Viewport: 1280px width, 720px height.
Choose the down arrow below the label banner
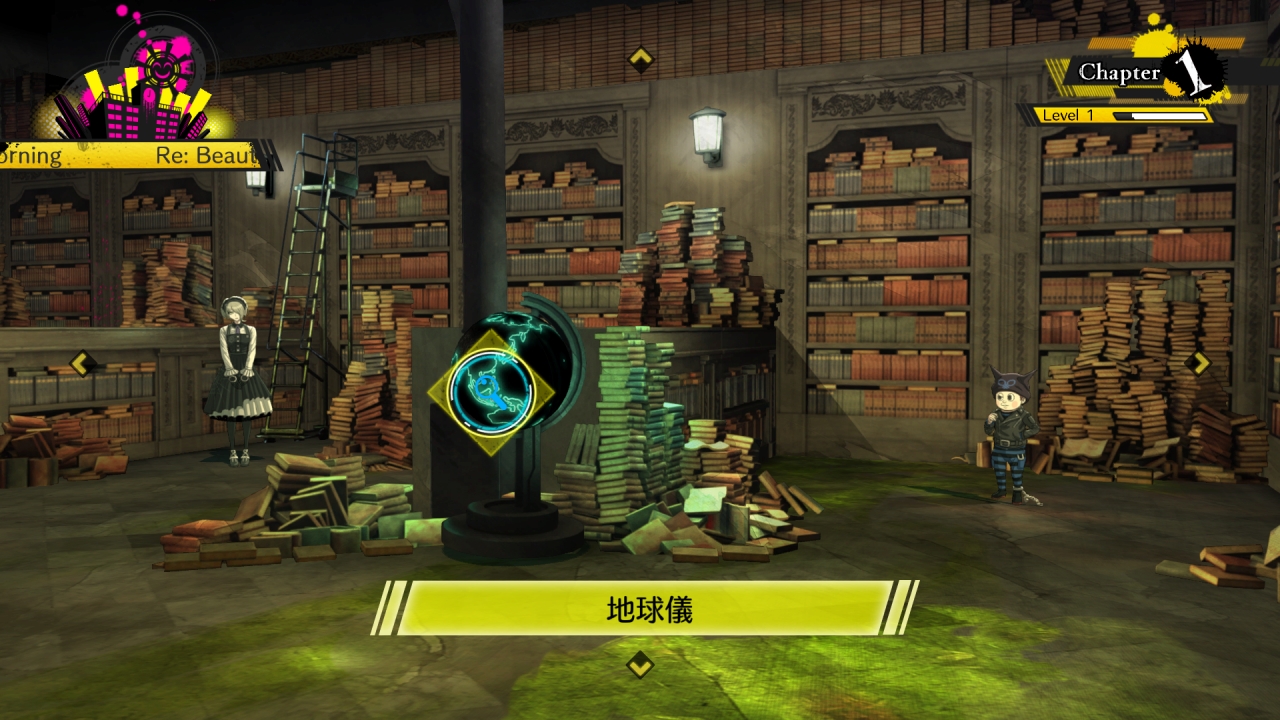tap(640, 664)
